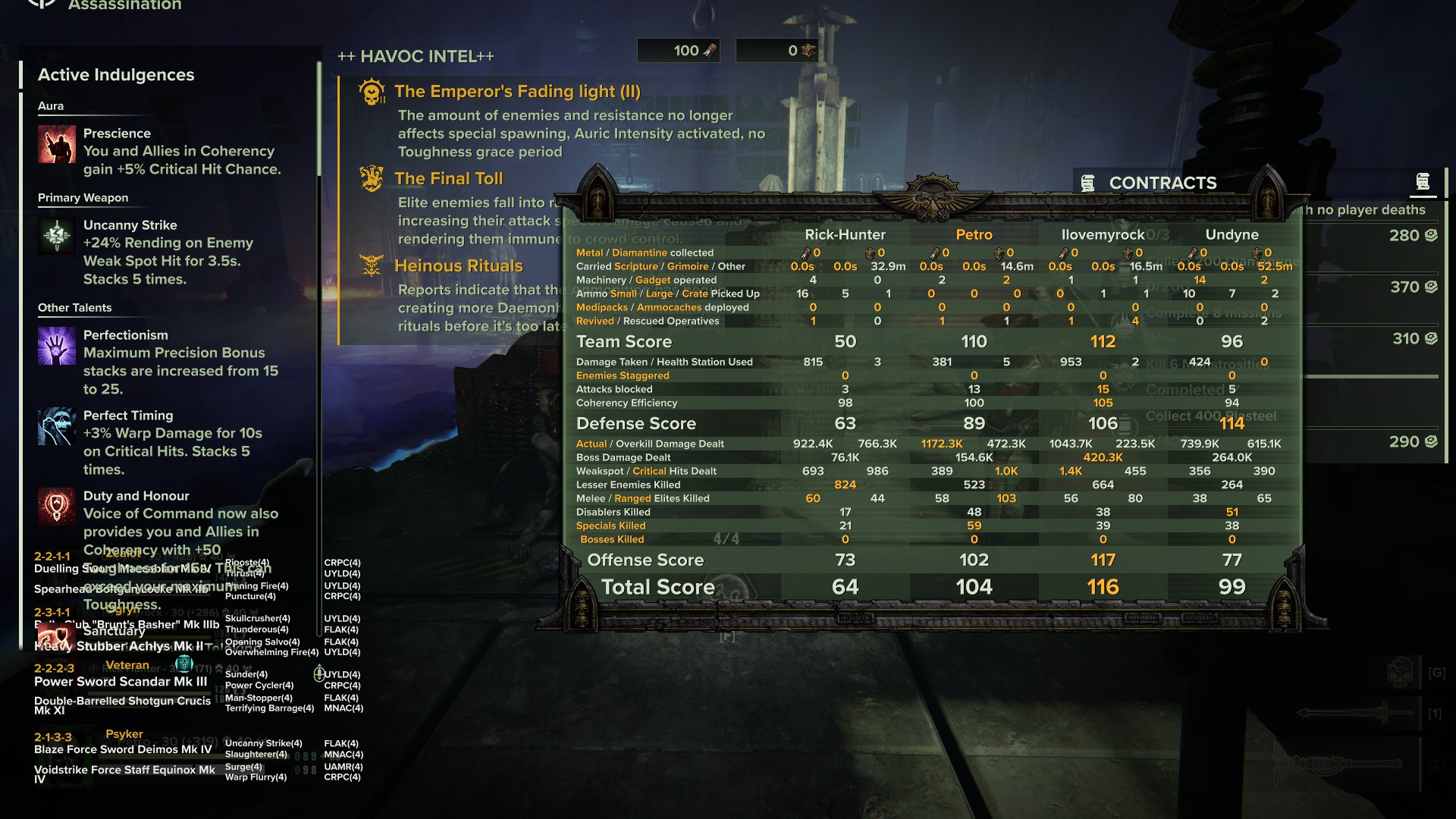This screenshot has height=819, width=1456.
Task: Select the Prescience aura icon
Action: (57, 144)
